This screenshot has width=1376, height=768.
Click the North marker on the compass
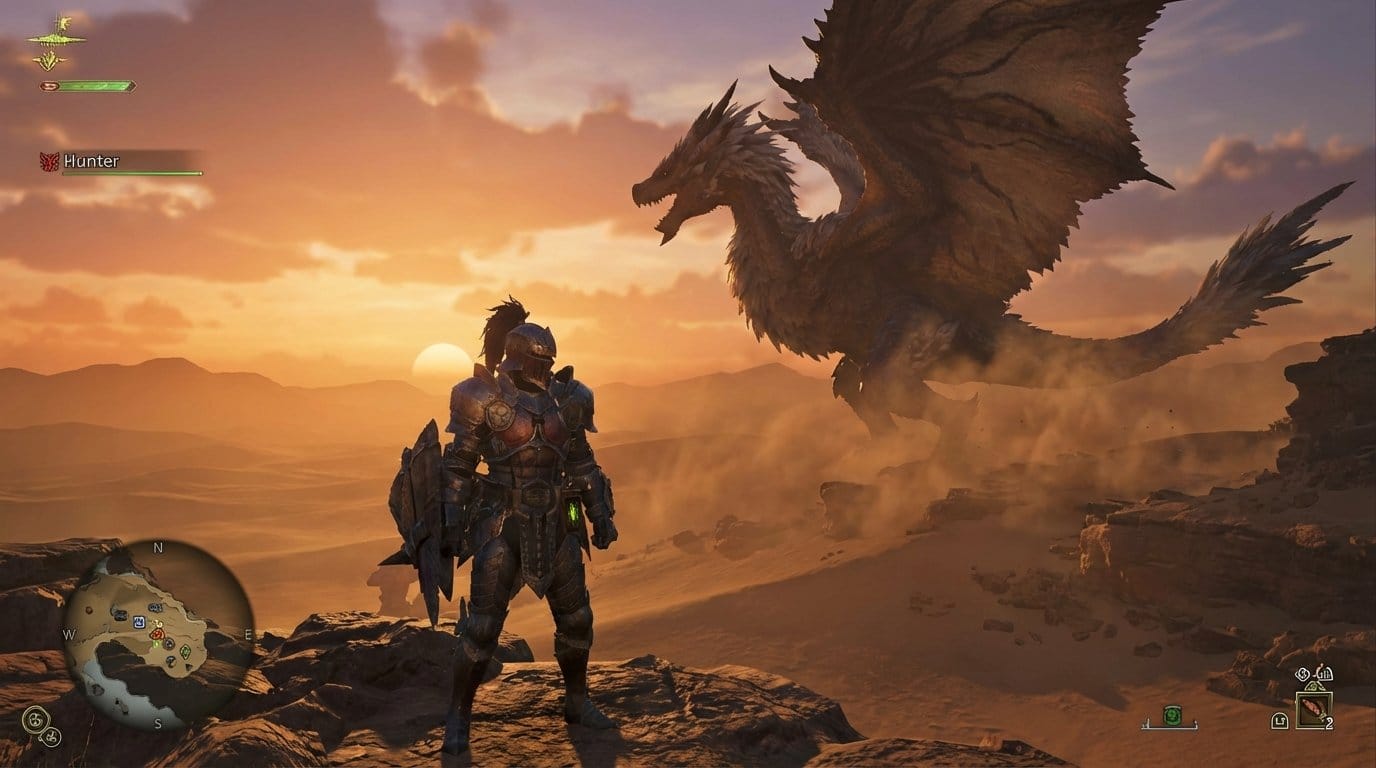[x=156, y=548]
